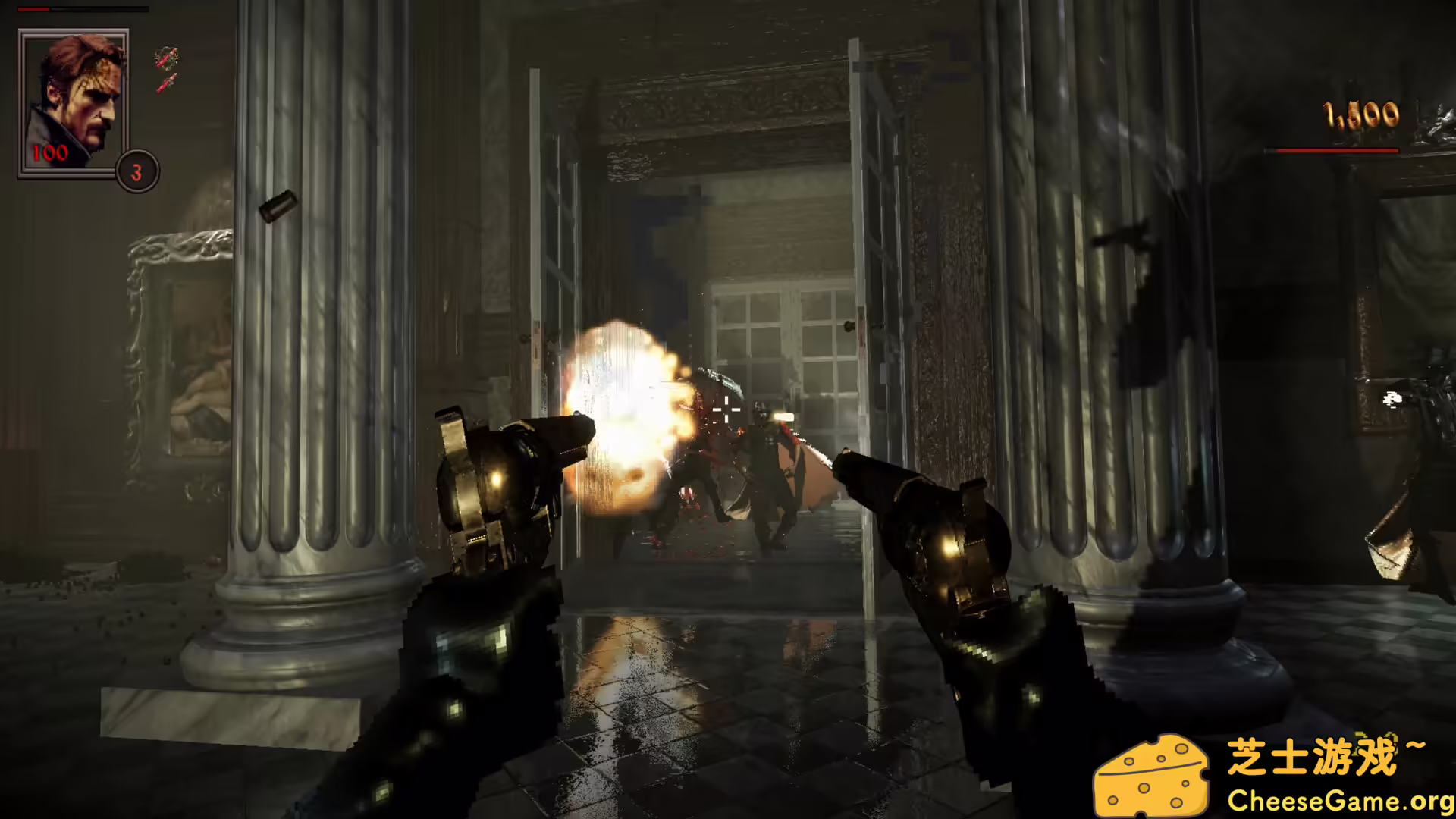The image size is (1456, 819).
Task: Click the crosshair at screen center
Action: [x=726, y=409]
